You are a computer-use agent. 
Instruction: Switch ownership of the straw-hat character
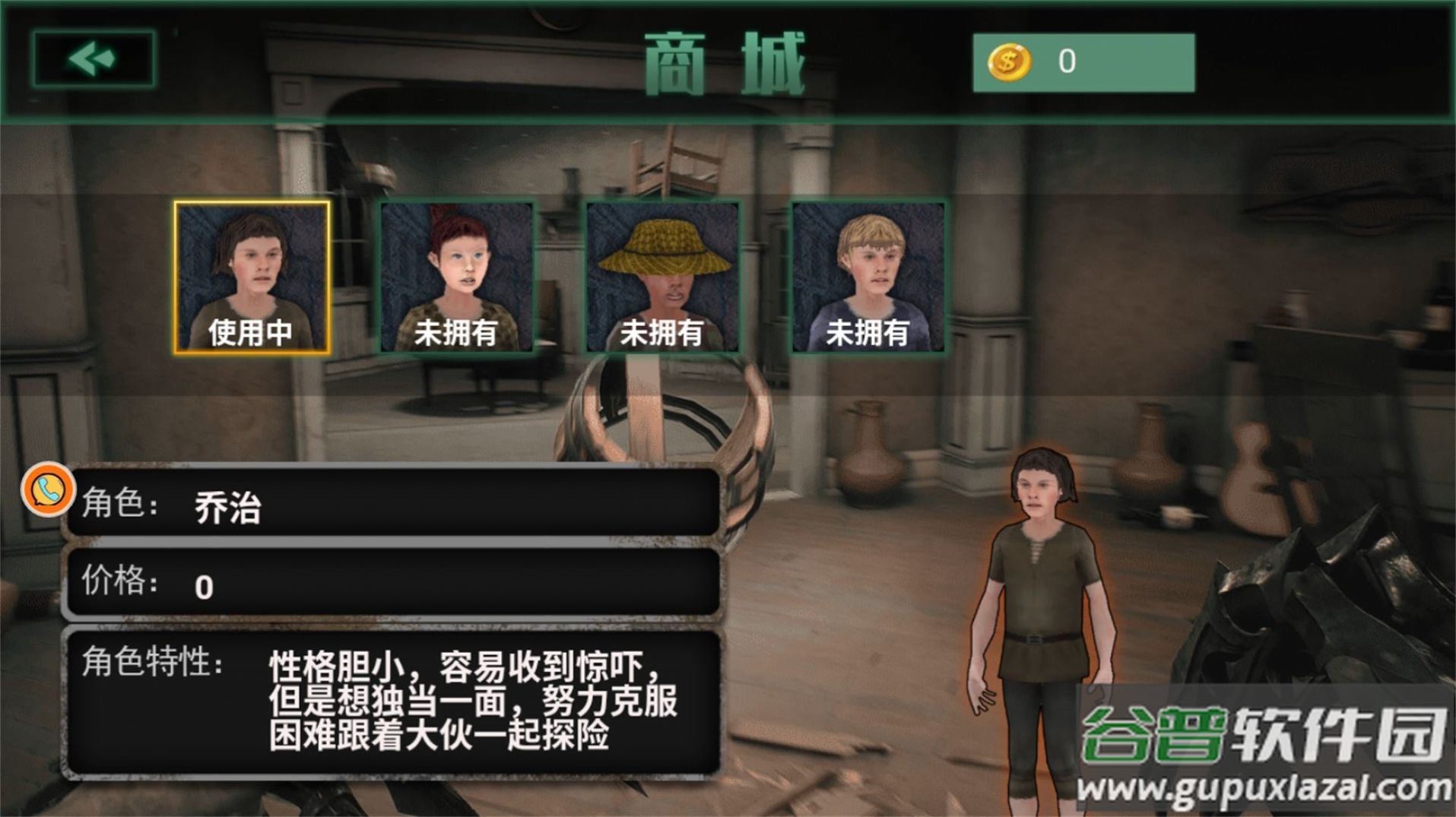tap(661, 277)
